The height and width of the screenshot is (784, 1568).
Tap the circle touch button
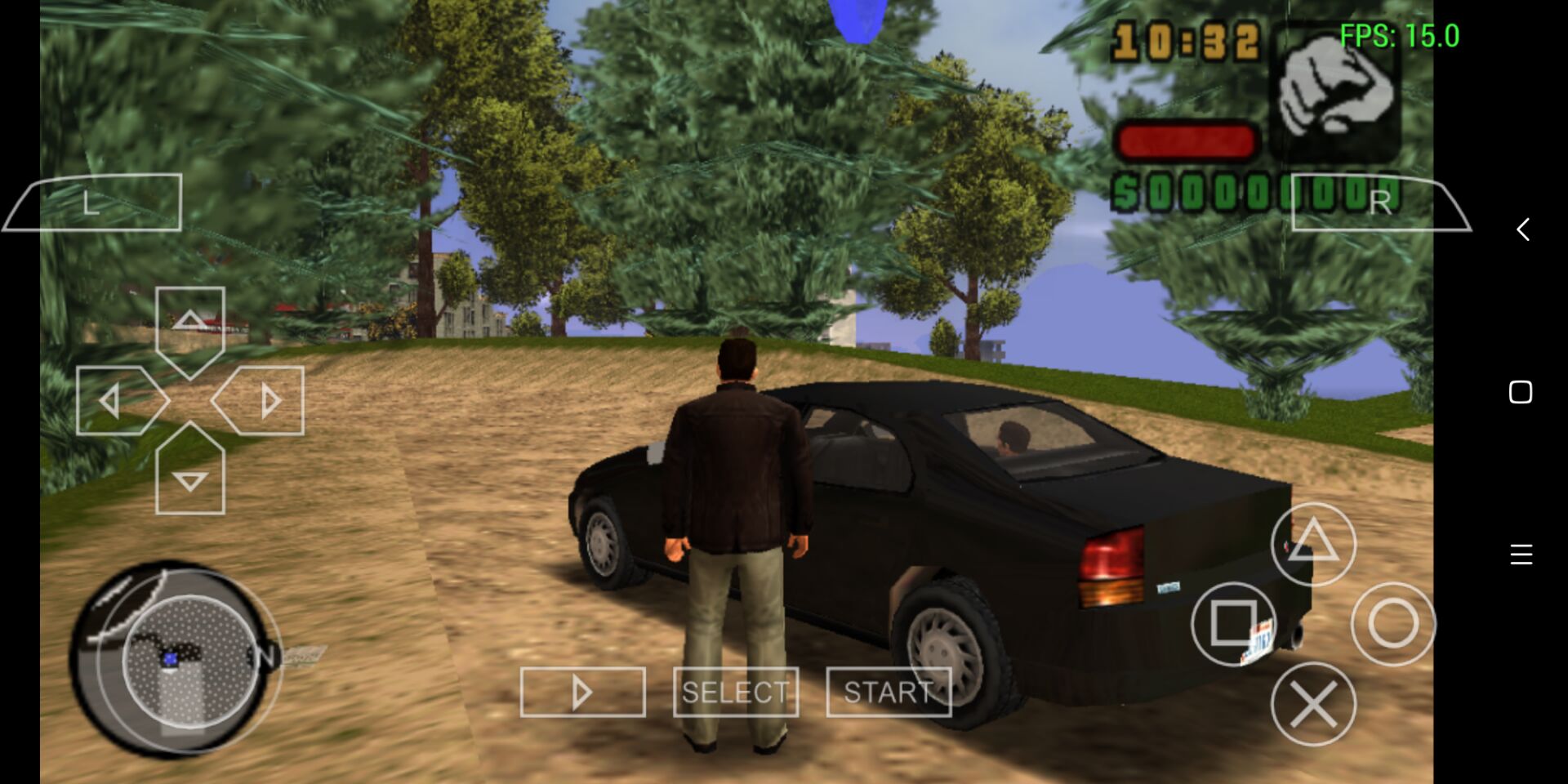(x=1393, y=624)
